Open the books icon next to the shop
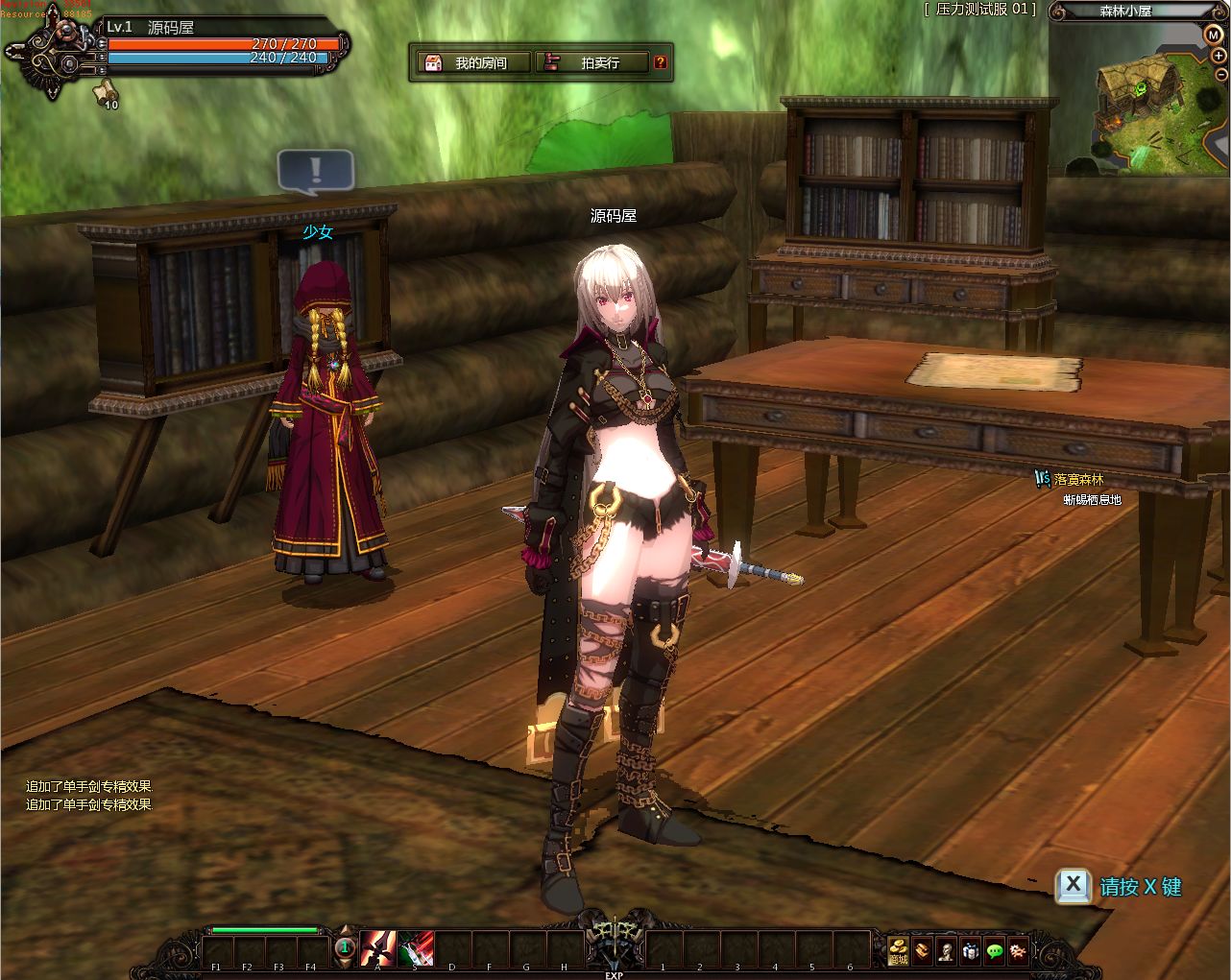Screen dimensions: 1231x980 (x=922, y=950)
